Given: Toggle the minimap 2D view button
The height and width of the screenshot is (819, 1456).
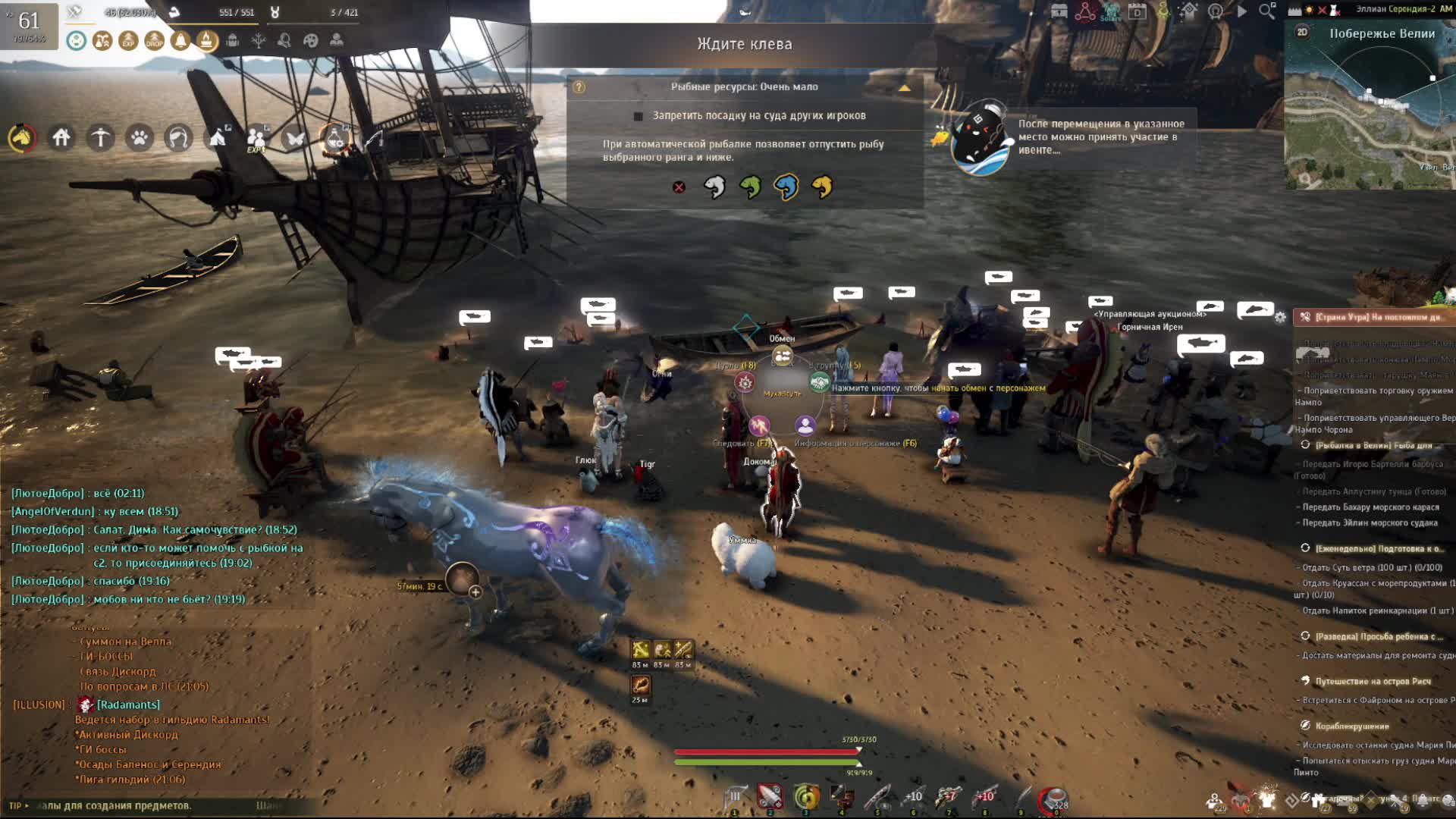Looking at the screenshot, I should 1302,32.
